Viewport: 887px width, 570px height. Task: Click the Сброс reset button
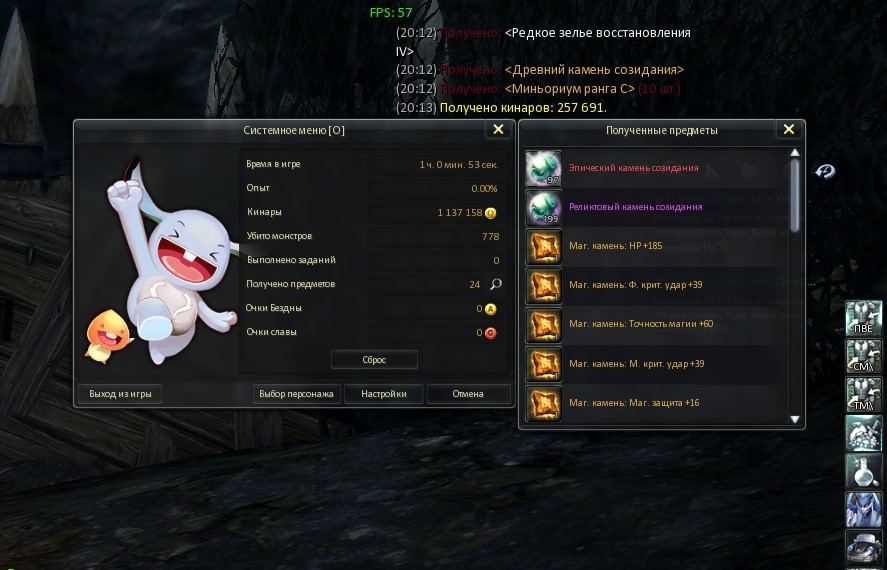[x=374, y=359]
